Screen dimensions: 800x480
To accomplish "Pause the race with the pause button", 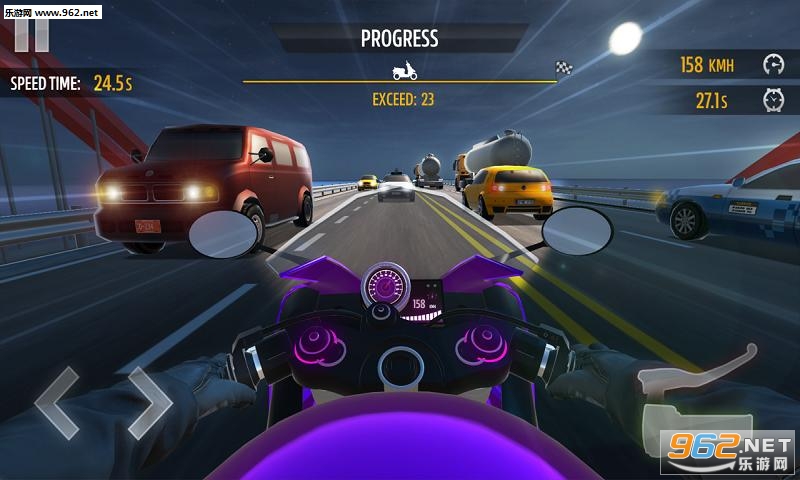I will 32,33.
